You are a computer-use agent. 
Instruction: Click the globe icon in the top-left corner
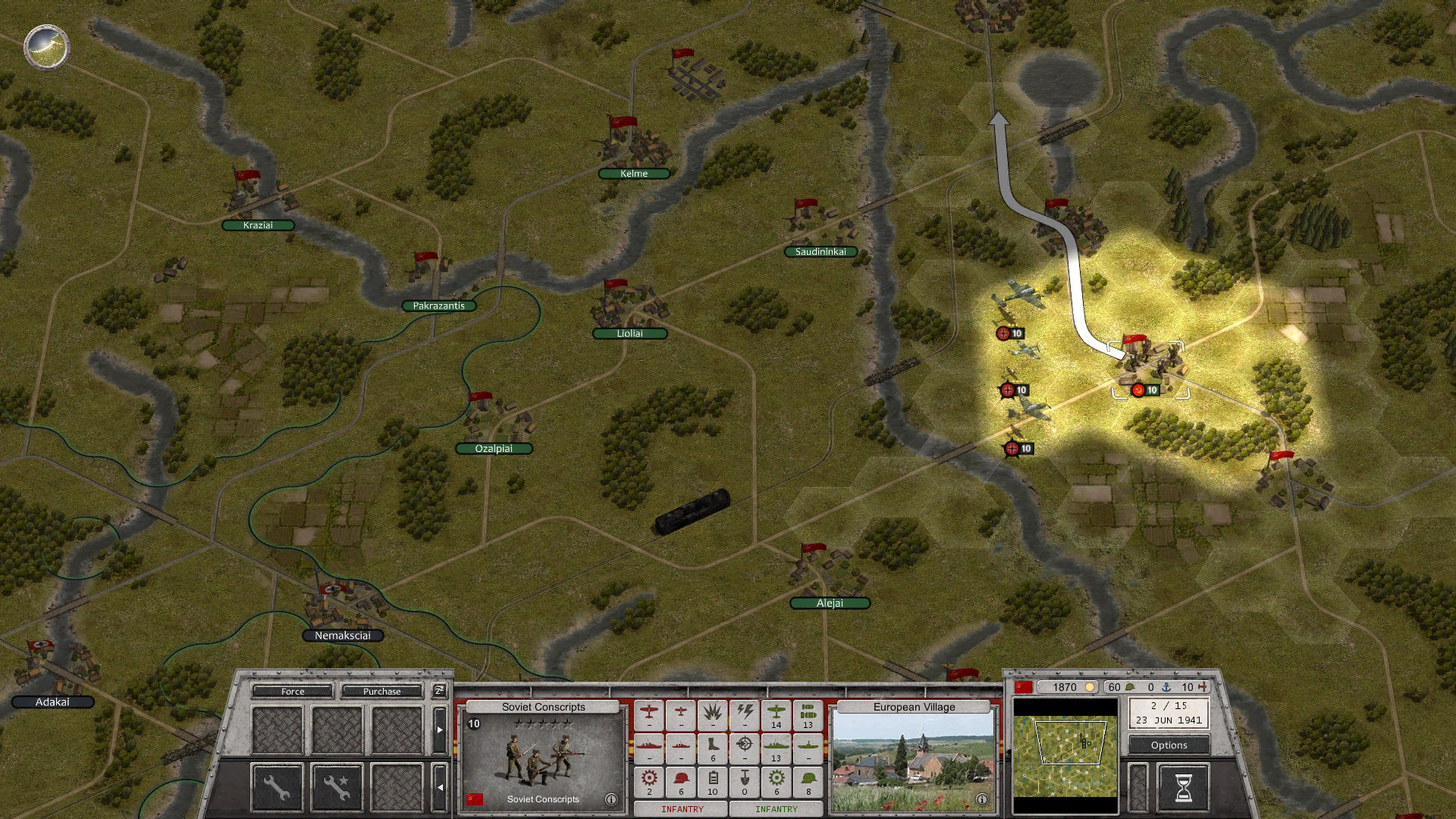tap(45, 47)
